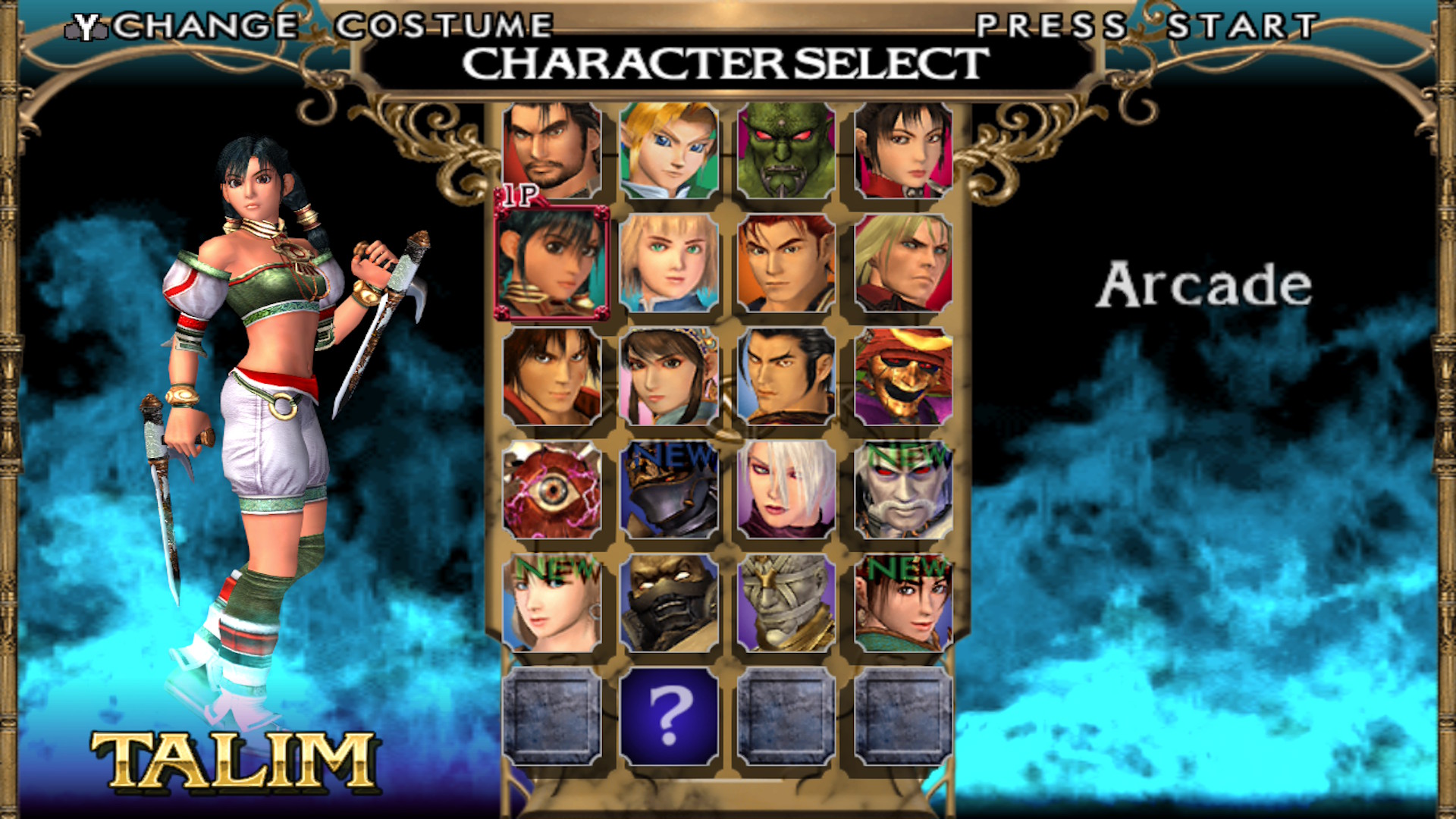Pick the red-haired Yunsung portrait

(x=786, y=263)
